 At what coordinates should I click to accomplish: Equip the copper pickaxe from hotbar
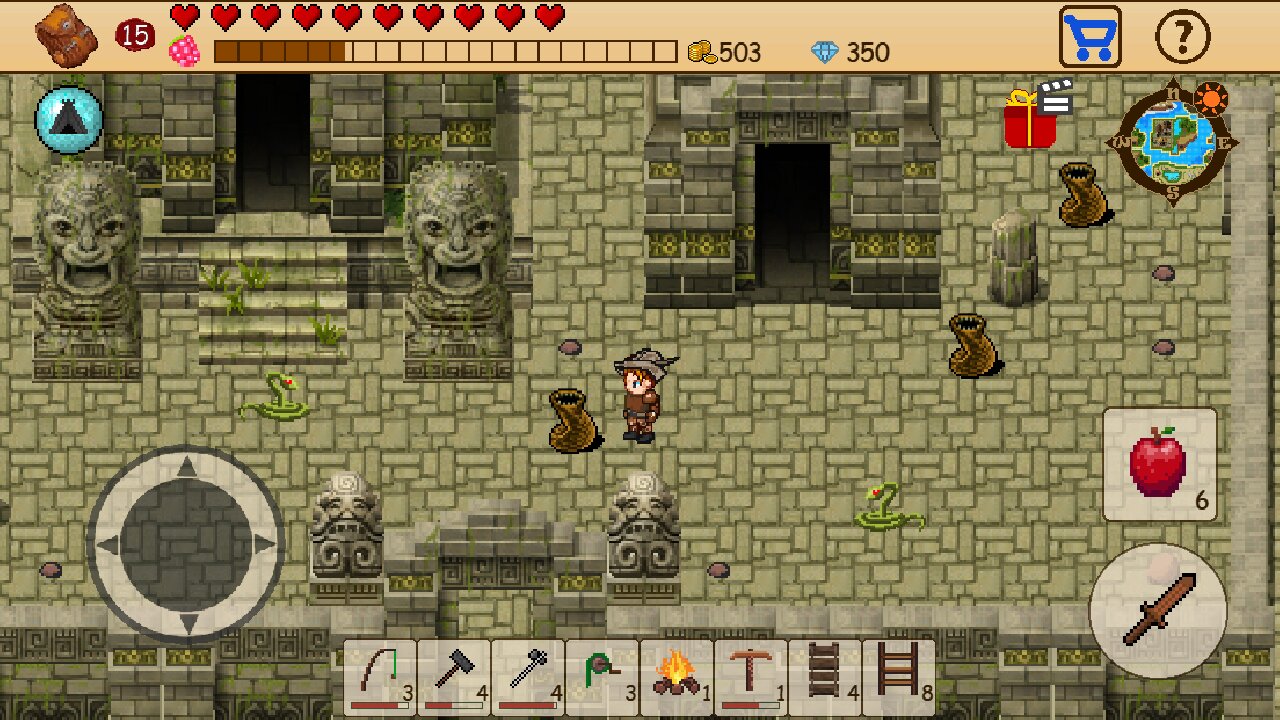point(750,678)
